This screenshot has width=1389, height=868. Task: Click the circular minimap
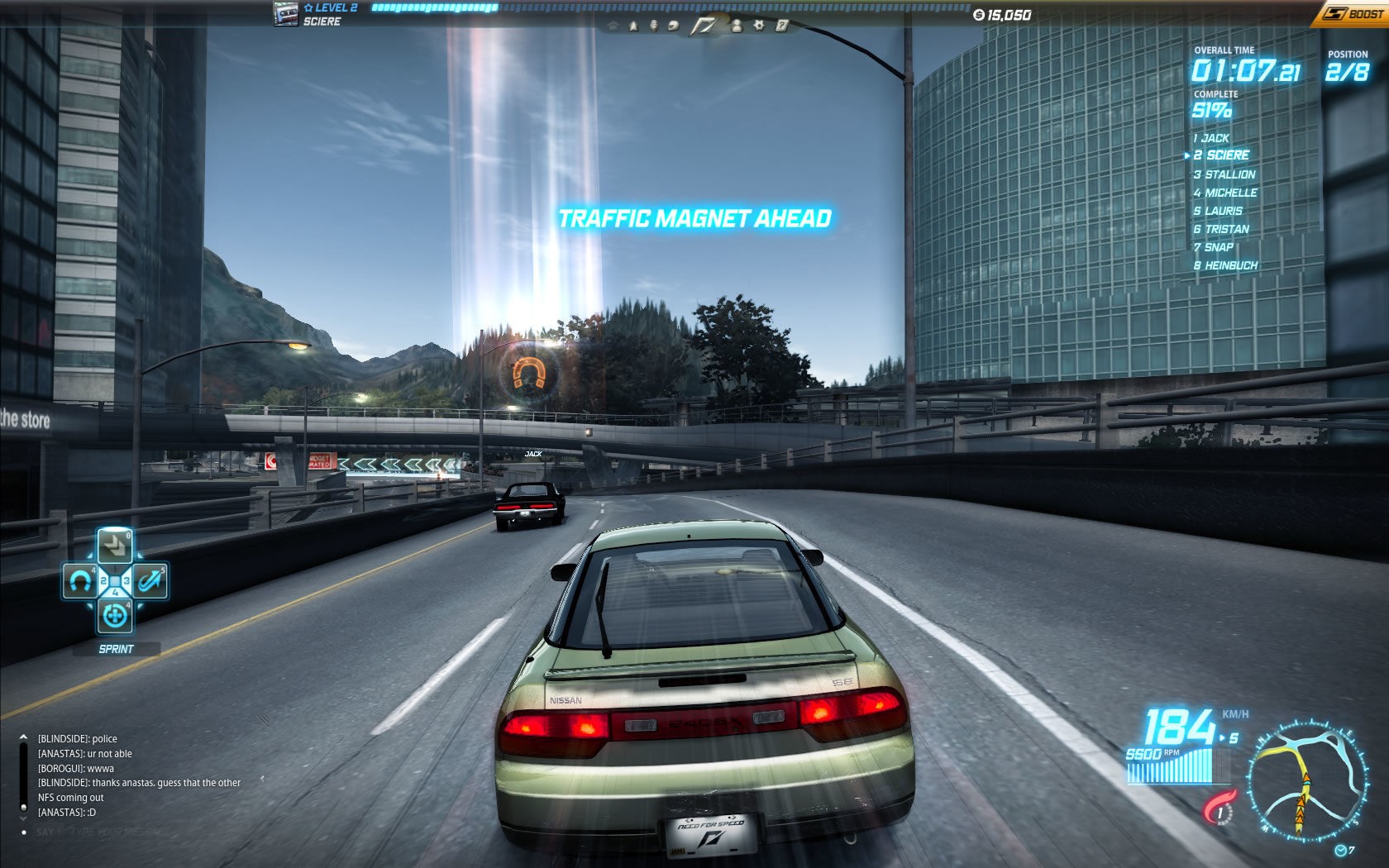point(1305,782)
